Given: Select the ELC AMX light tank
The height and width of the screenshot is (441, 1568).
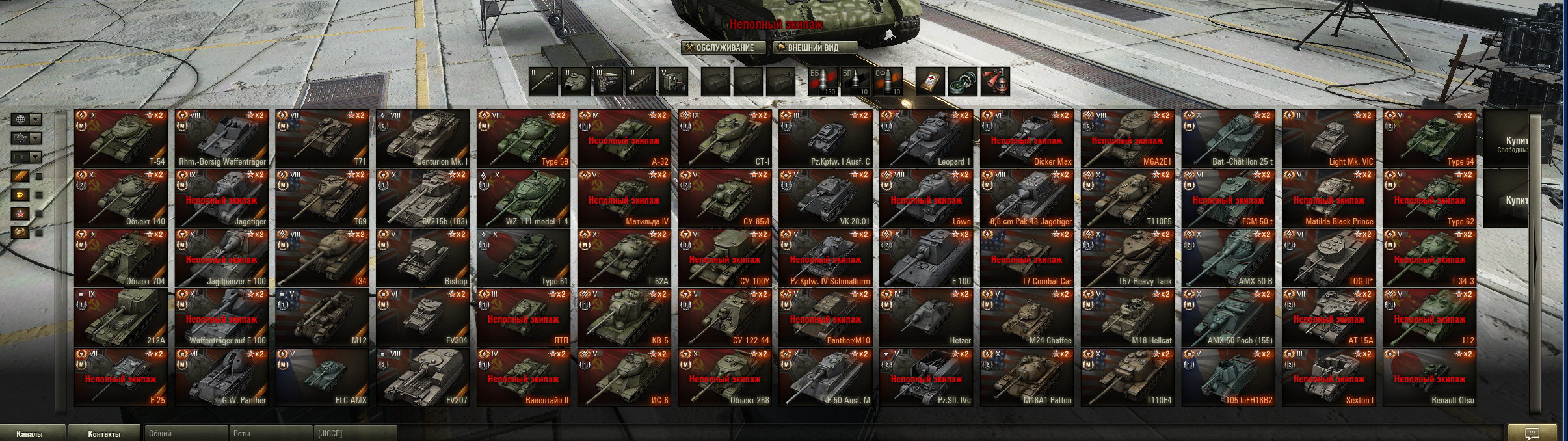Looking at the screenshot, I should coord(323,378).
